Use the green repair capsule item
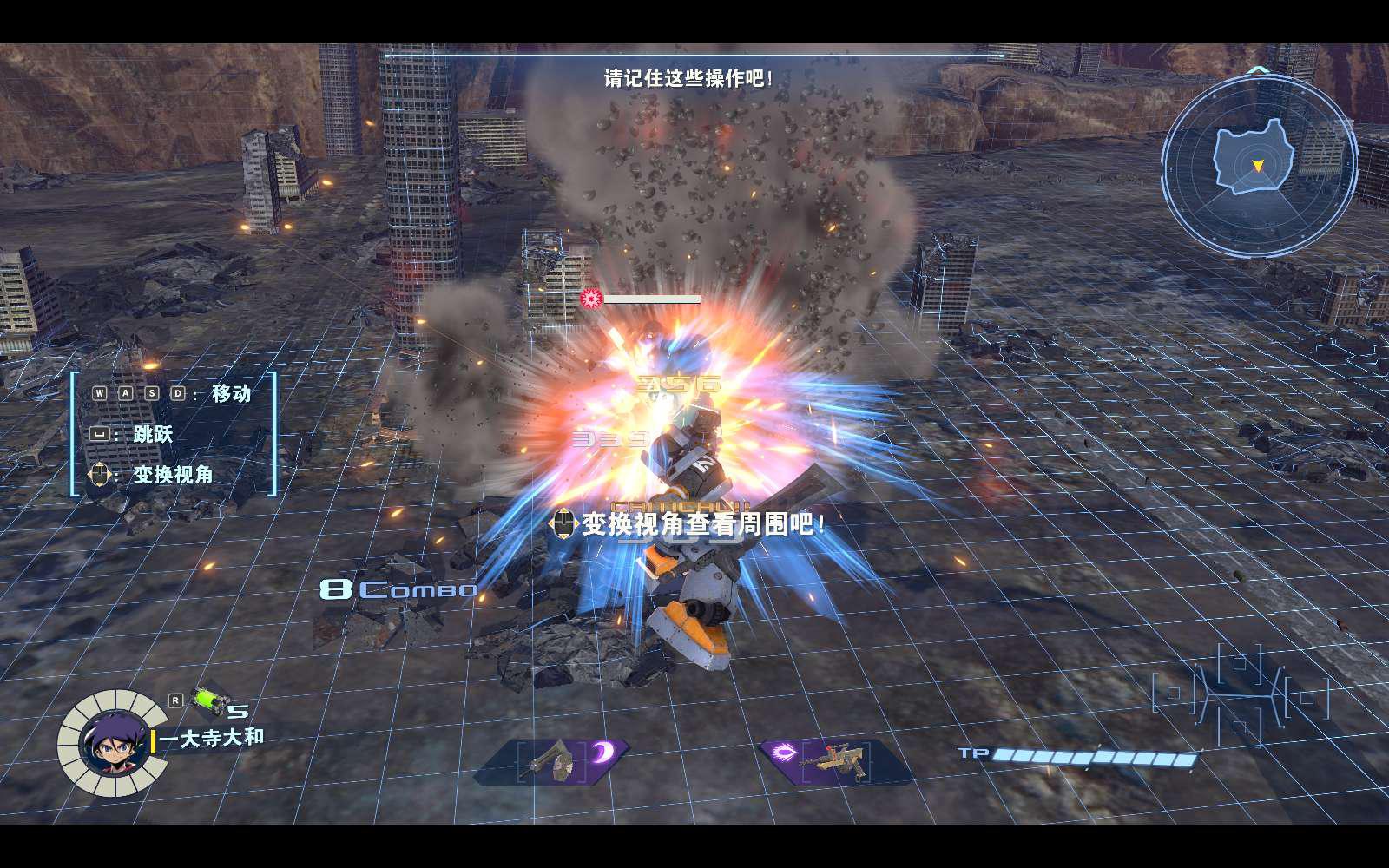This screenshot has width=1389, height=868. (208, 699)
